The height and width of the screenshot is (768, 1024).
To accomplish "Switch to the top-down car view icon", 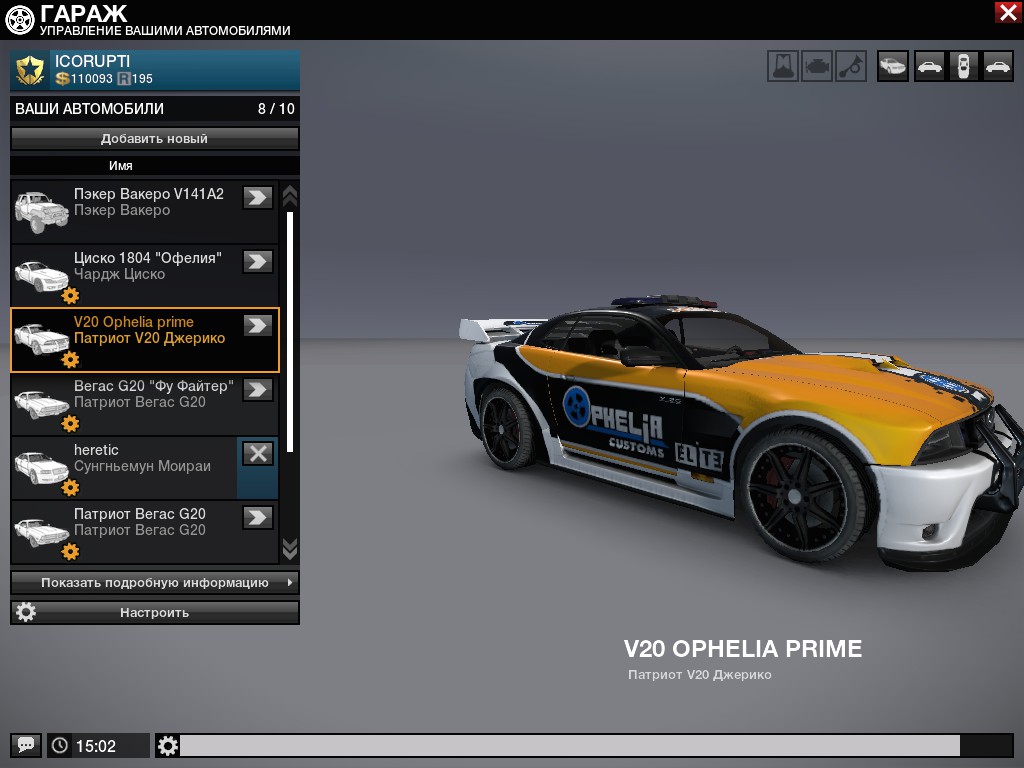I will point(963,66).
